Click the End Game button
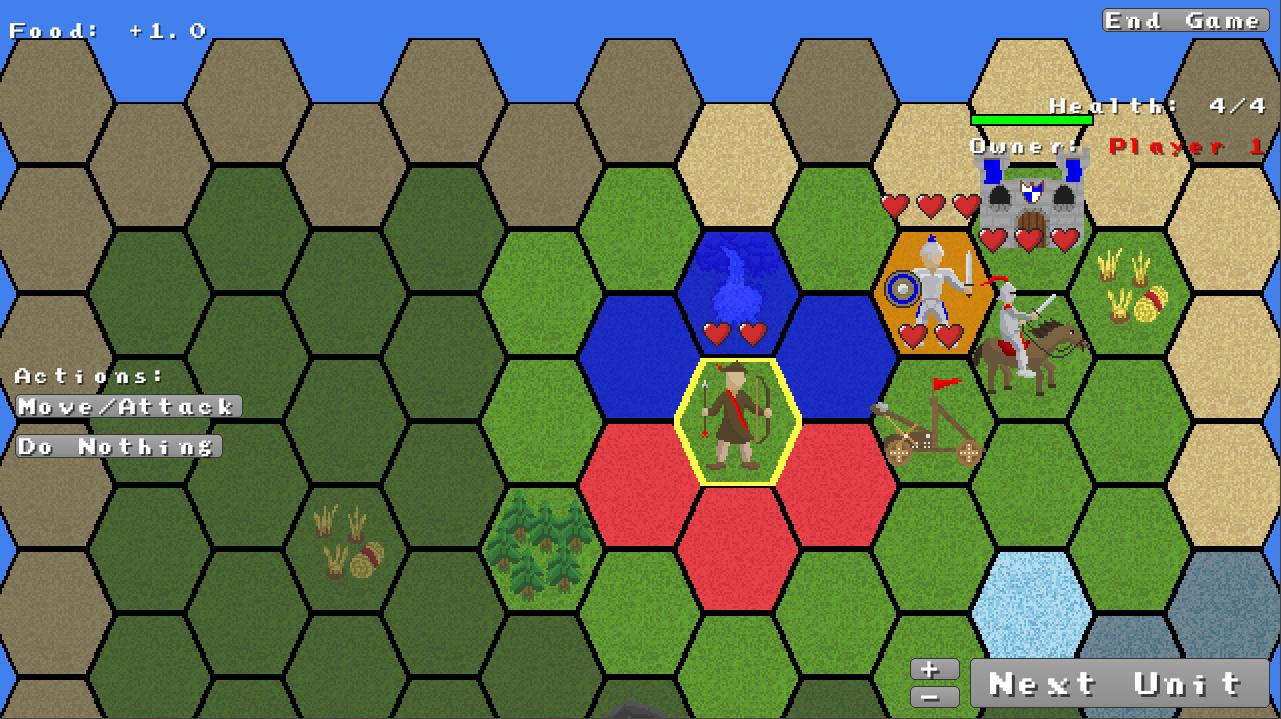Image resolution: width=1281 pixels, height=719 pixels. click(x=1184, y=21)
